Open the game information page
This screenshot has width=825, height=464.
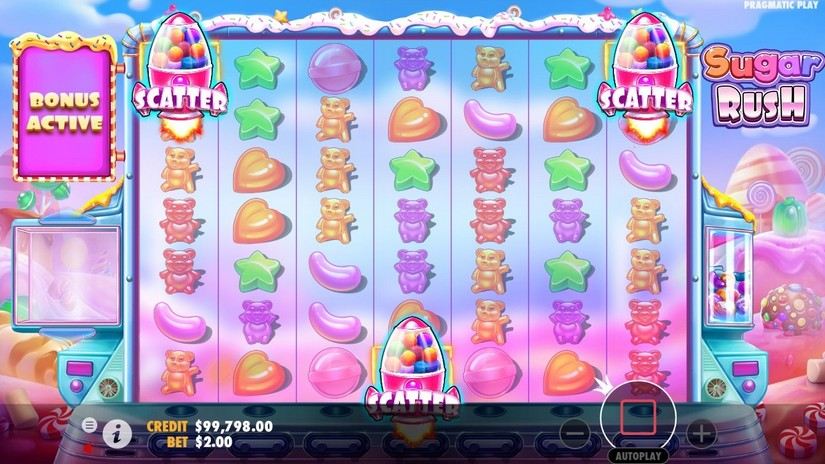click(118, 433)
